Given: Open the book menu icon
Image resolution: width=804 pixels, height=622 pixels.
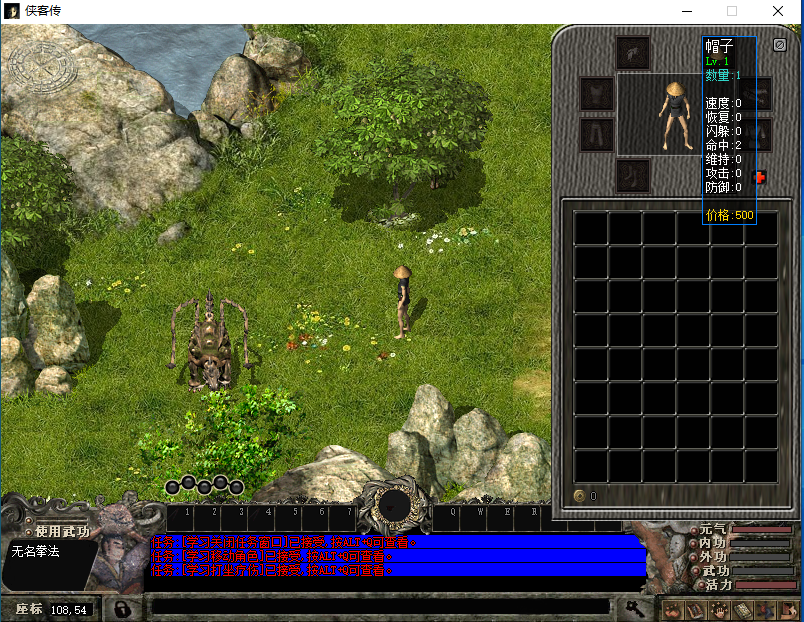Looking at the screenshot, I should click(696, 609).
